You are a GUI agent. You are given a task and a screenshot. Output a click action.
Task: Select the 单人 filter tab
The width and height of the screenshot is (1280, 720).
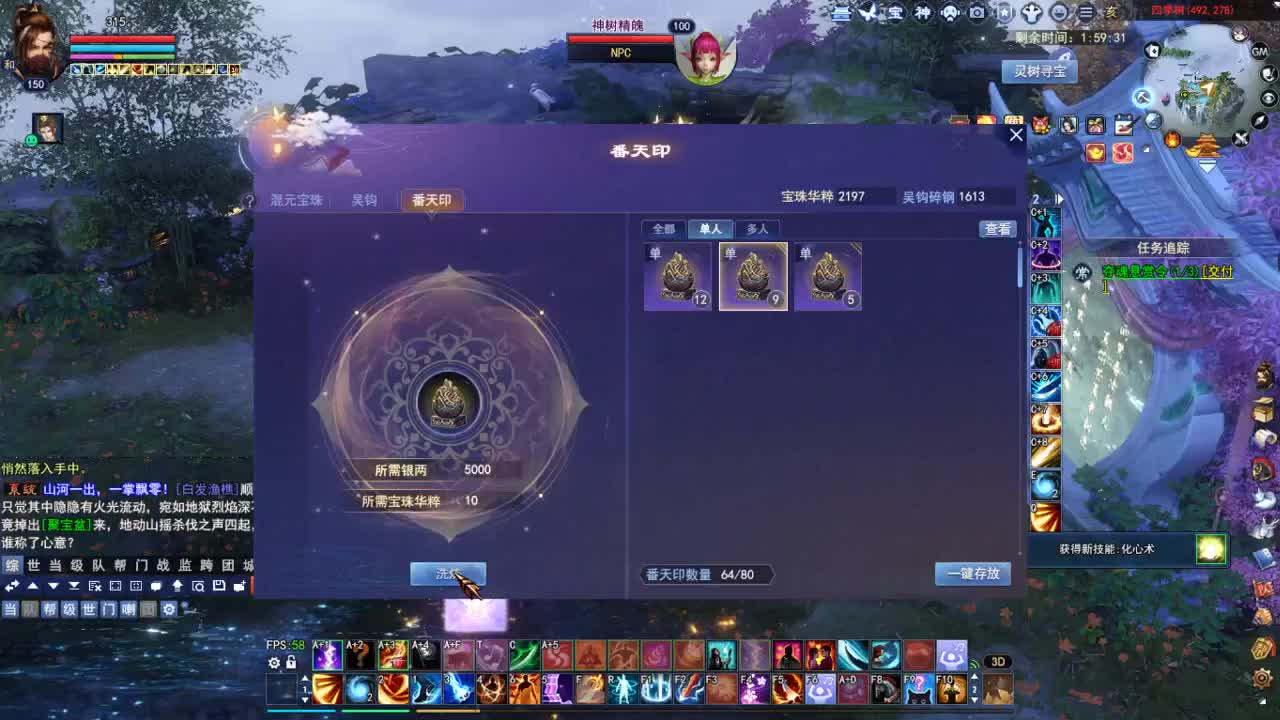tap(712, 229)
